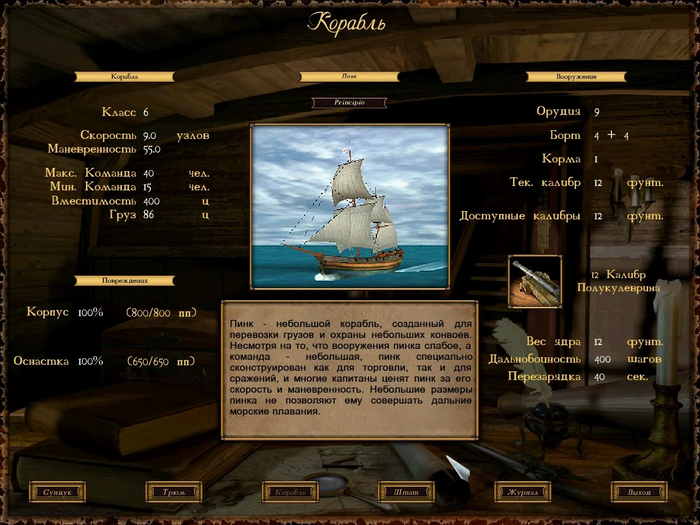The height and width of the screenshot is (525, 700).
Task: Open the Штат (crew) screen
Action: coord(407,492)
